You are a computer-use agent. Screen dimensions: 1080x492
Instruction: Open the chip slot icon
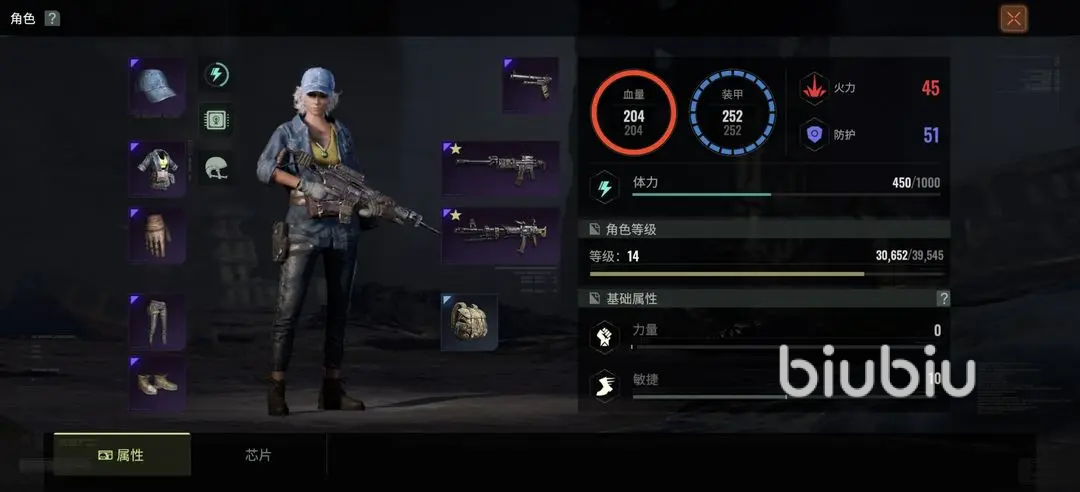click(217, 119)
